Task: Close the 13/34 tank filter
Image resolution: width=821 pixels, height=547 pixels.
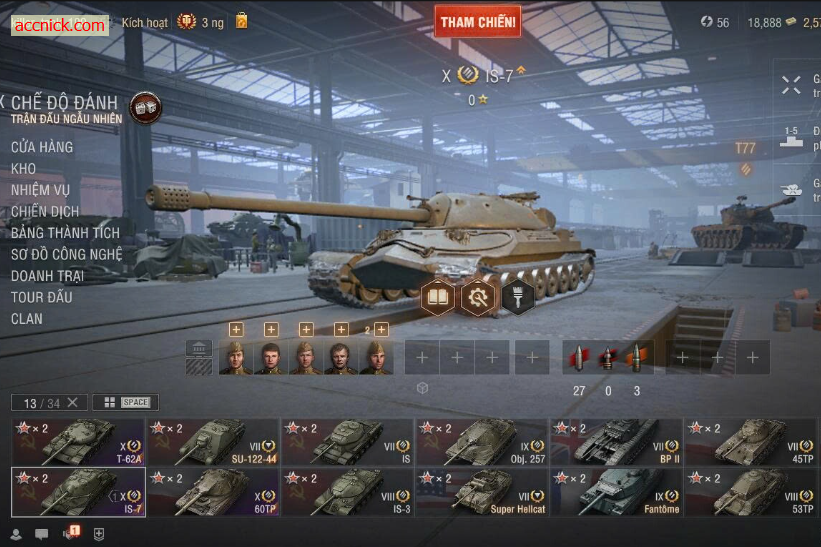Action: tap(72, 403)
